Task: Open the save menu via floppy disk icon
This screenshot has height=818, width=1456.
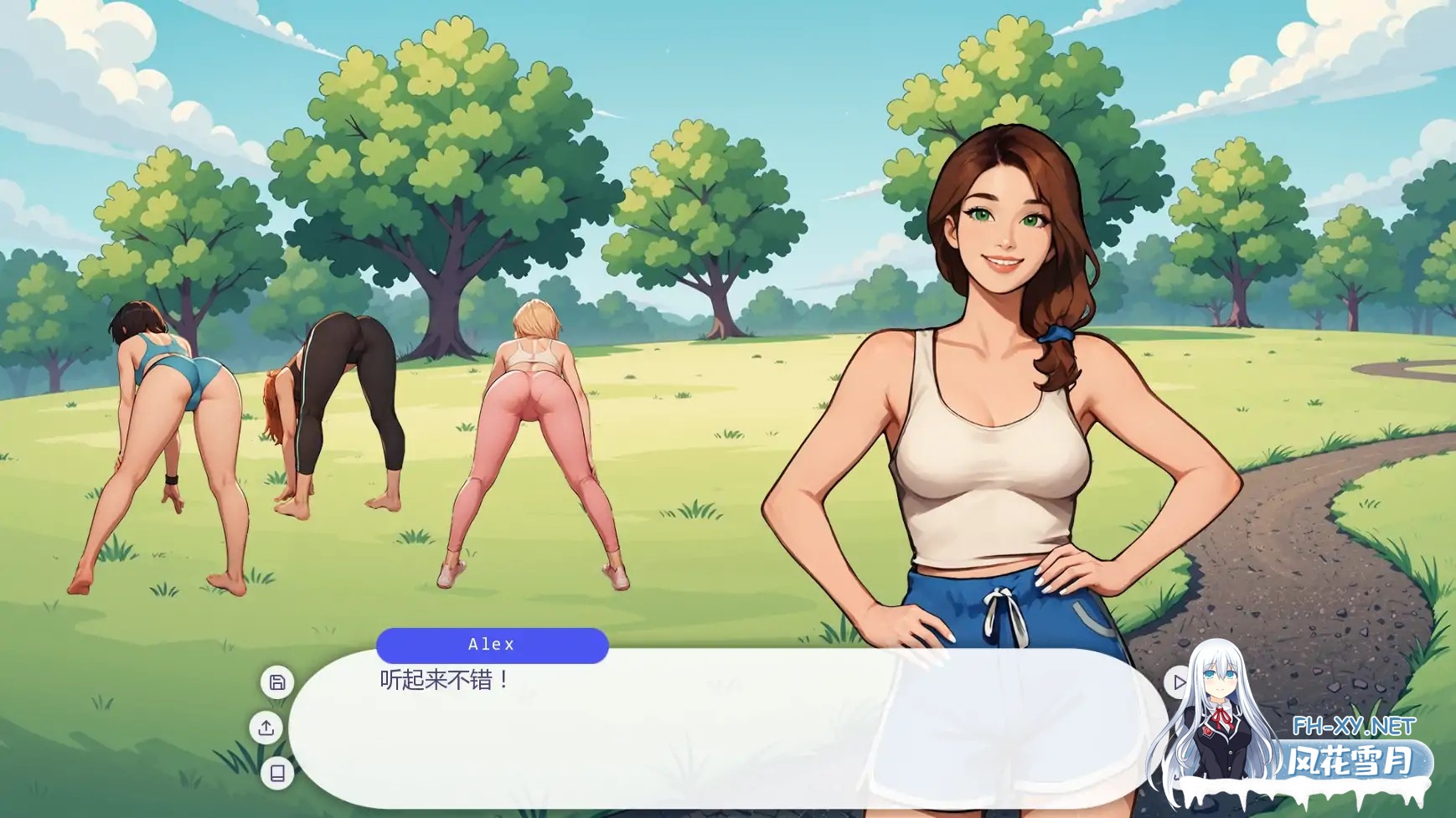Action: pyautogui.click(x=277, y=682)
